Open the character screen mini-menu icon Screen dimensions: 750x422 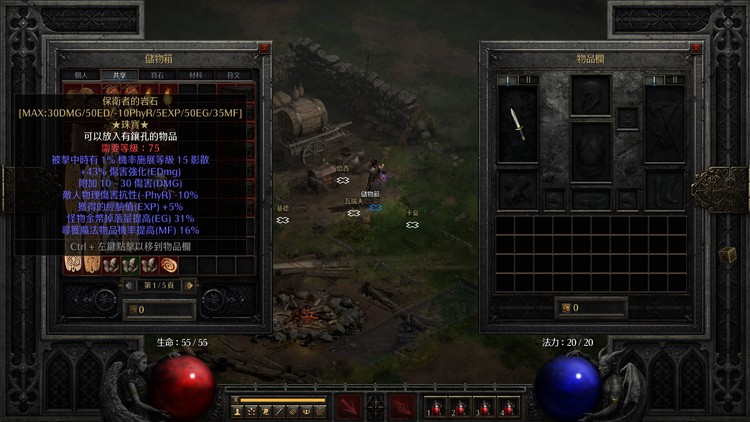(x=237, y=411)
